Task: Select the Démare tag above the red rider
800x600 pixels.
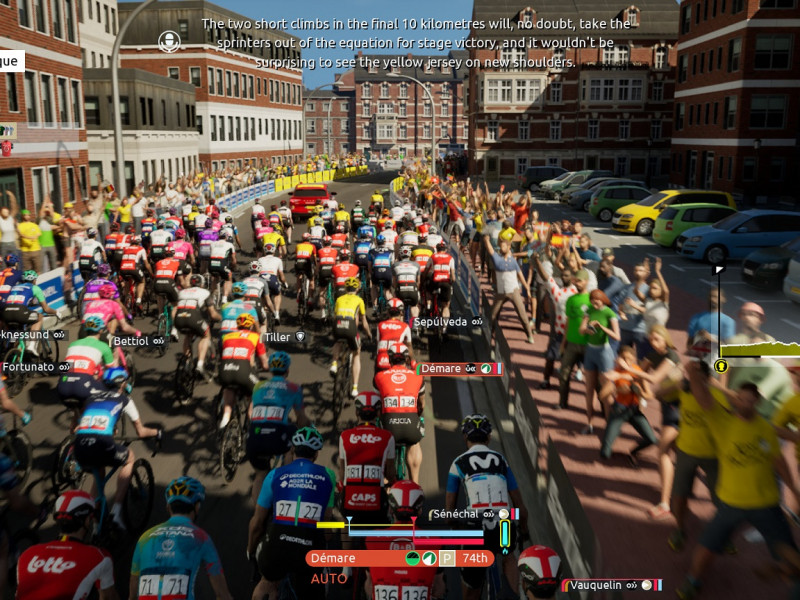Action: (441, 369)
